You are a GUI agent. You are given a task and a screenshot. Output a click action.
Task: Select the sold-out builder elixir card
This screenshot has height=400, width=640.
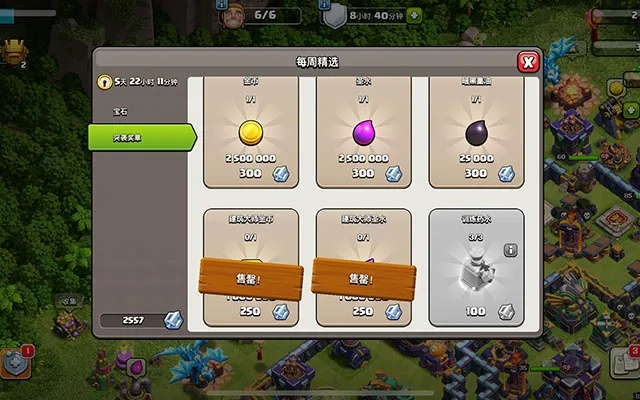[x=363, y=267]
